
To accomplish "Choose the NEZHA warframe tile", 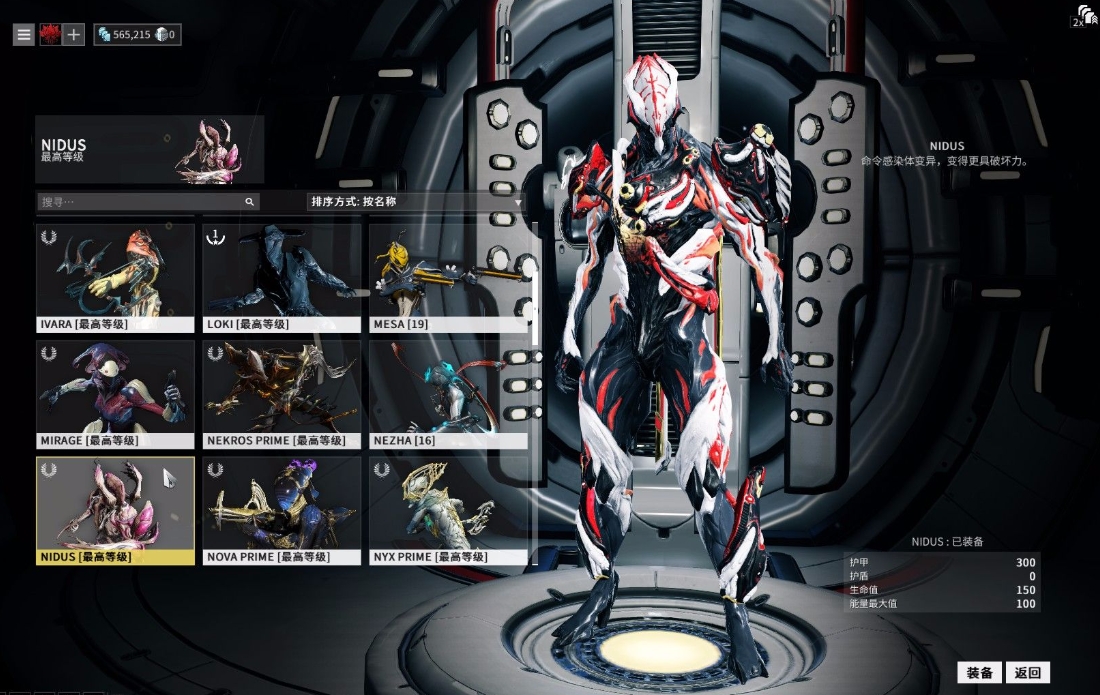I will click(448, 393).
